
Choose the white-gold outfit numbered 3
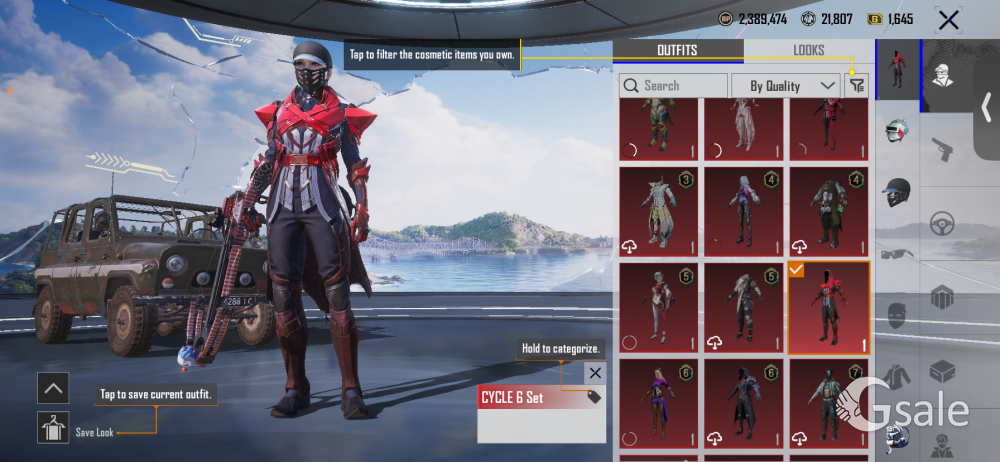click(x=659, y=210)
